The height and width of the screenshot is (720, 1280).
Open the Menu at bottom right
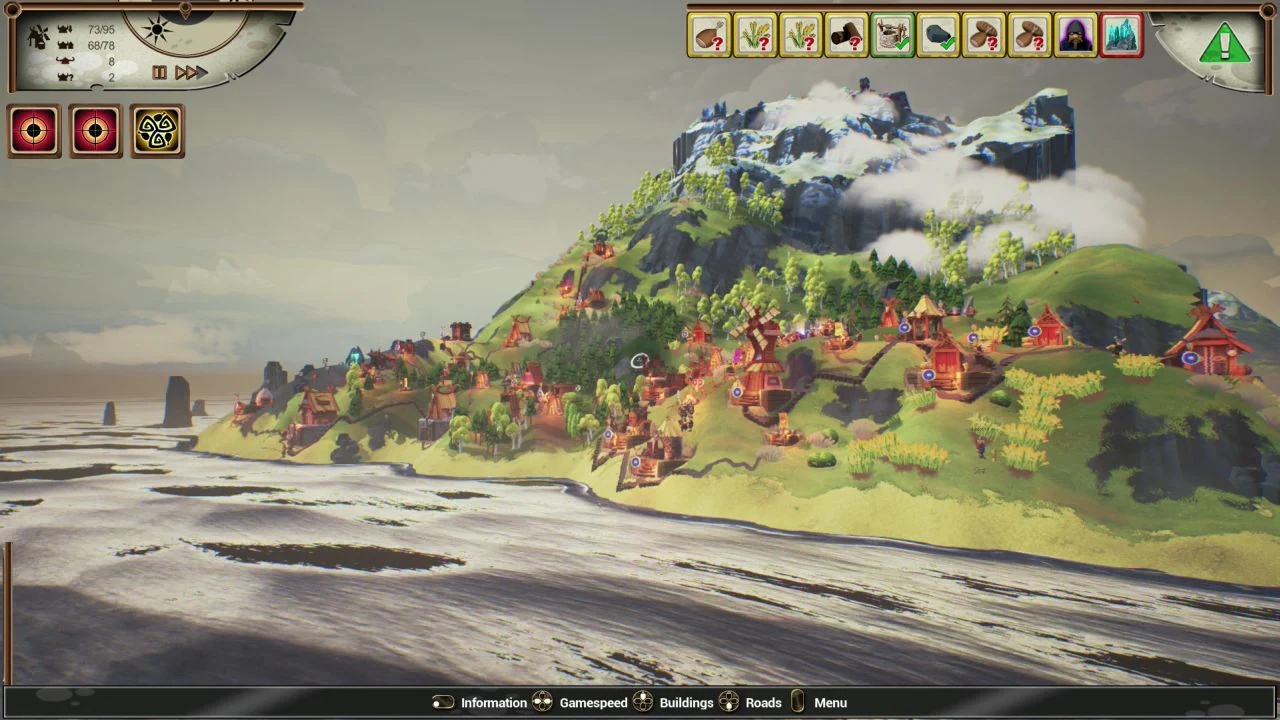tap(830, 702)
